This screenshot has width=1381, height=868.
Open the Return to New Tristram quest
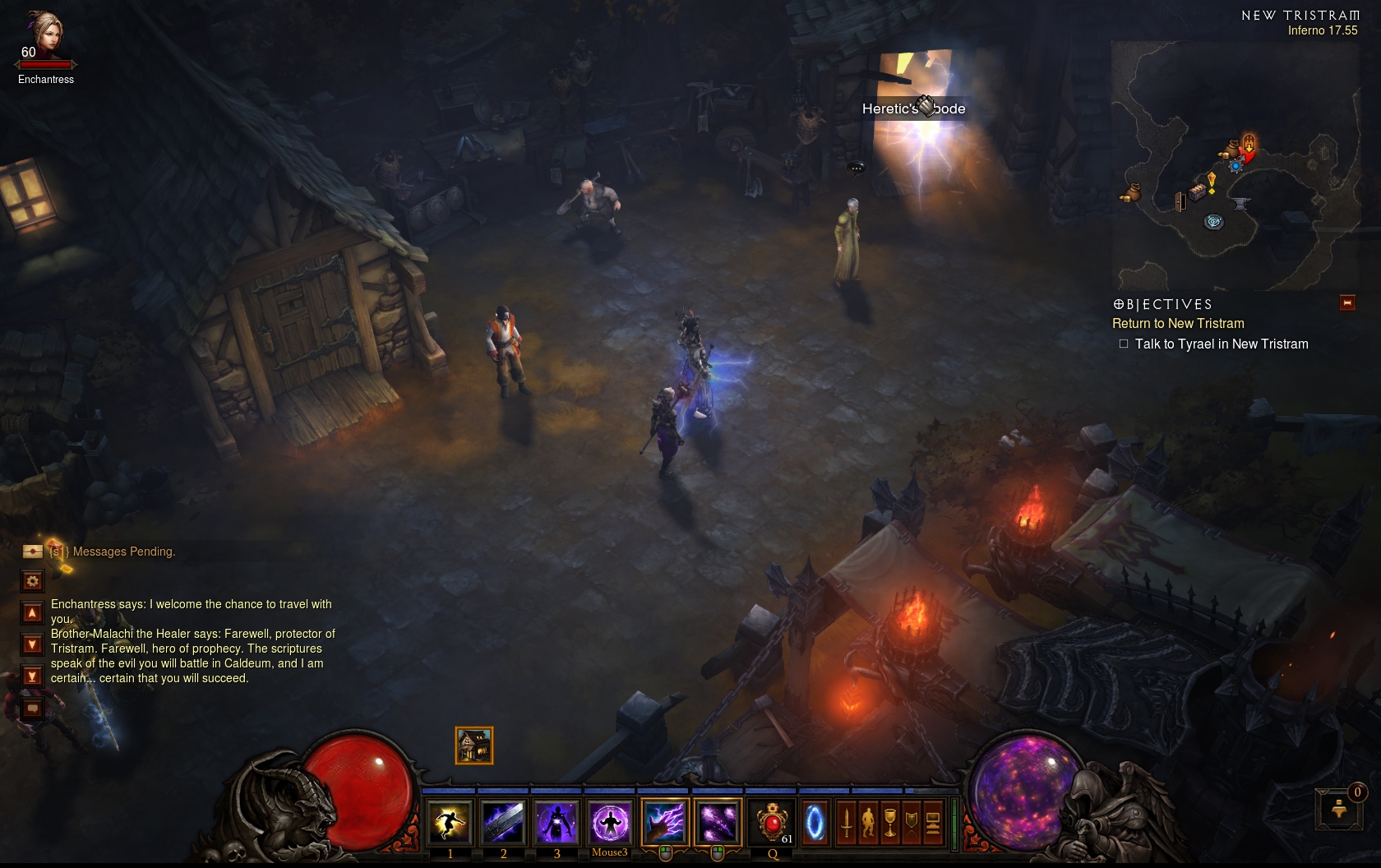1178,324
